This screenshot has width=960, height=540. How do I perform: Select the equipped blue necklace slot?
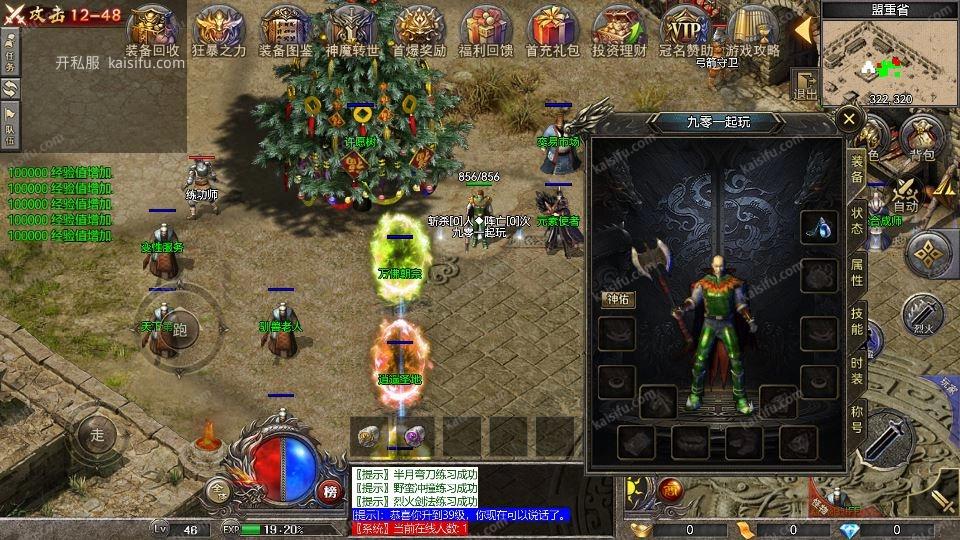(x=819, y=228)
